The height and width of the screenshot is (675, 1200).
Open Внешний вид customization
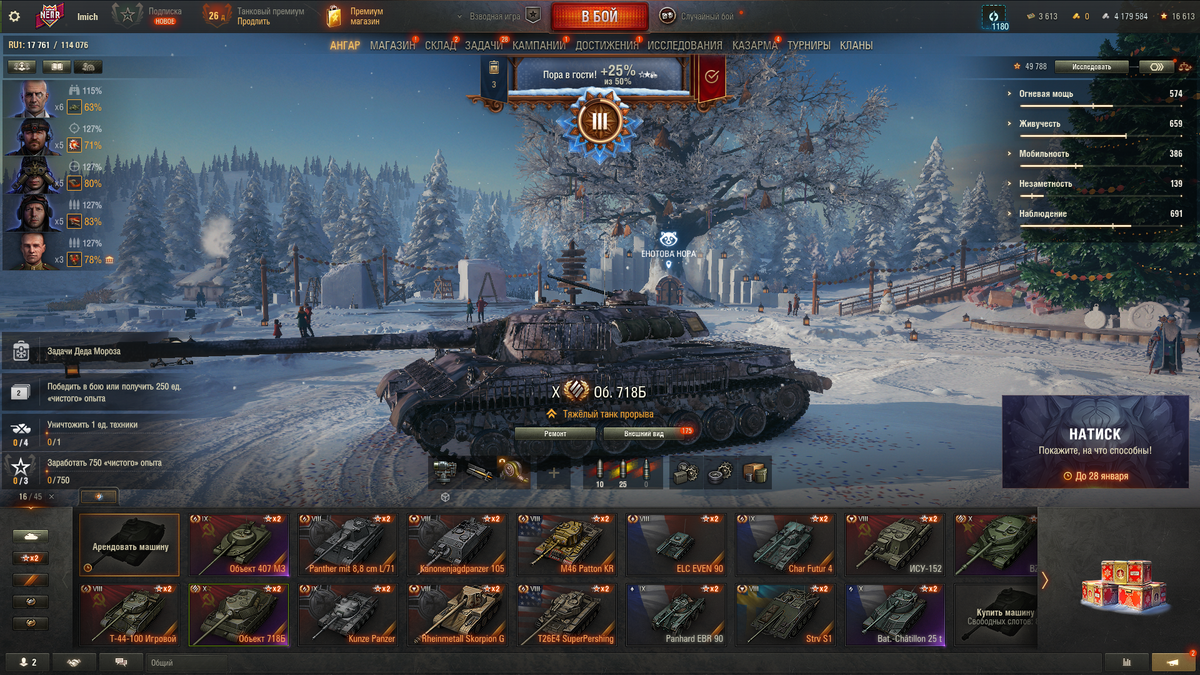pos(645,434)
